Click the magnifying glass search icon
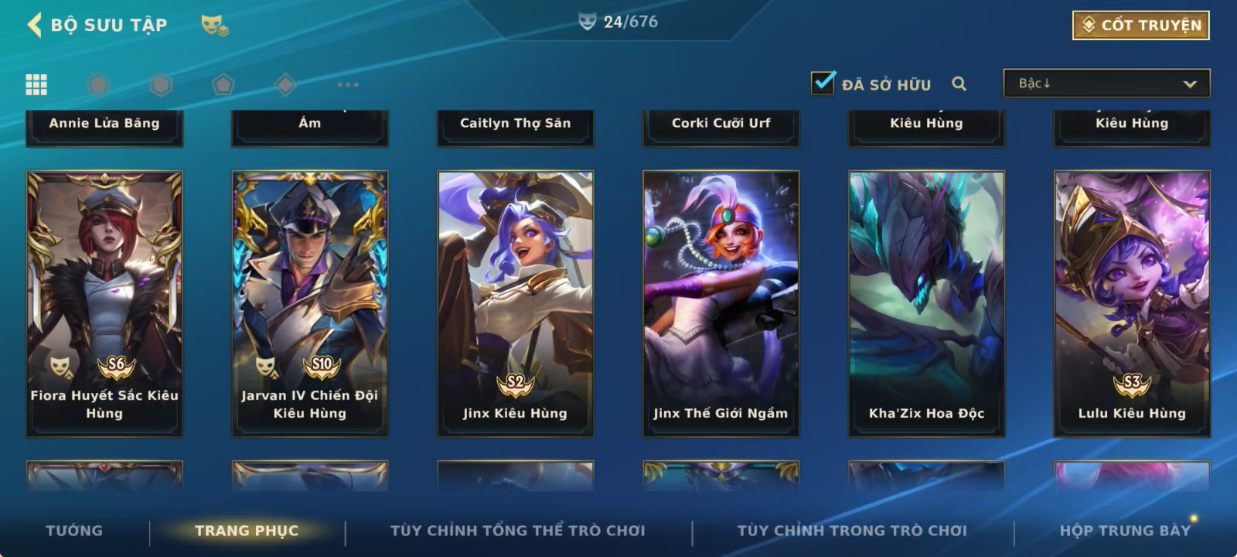1237x557 pixels. pos(959,84)
